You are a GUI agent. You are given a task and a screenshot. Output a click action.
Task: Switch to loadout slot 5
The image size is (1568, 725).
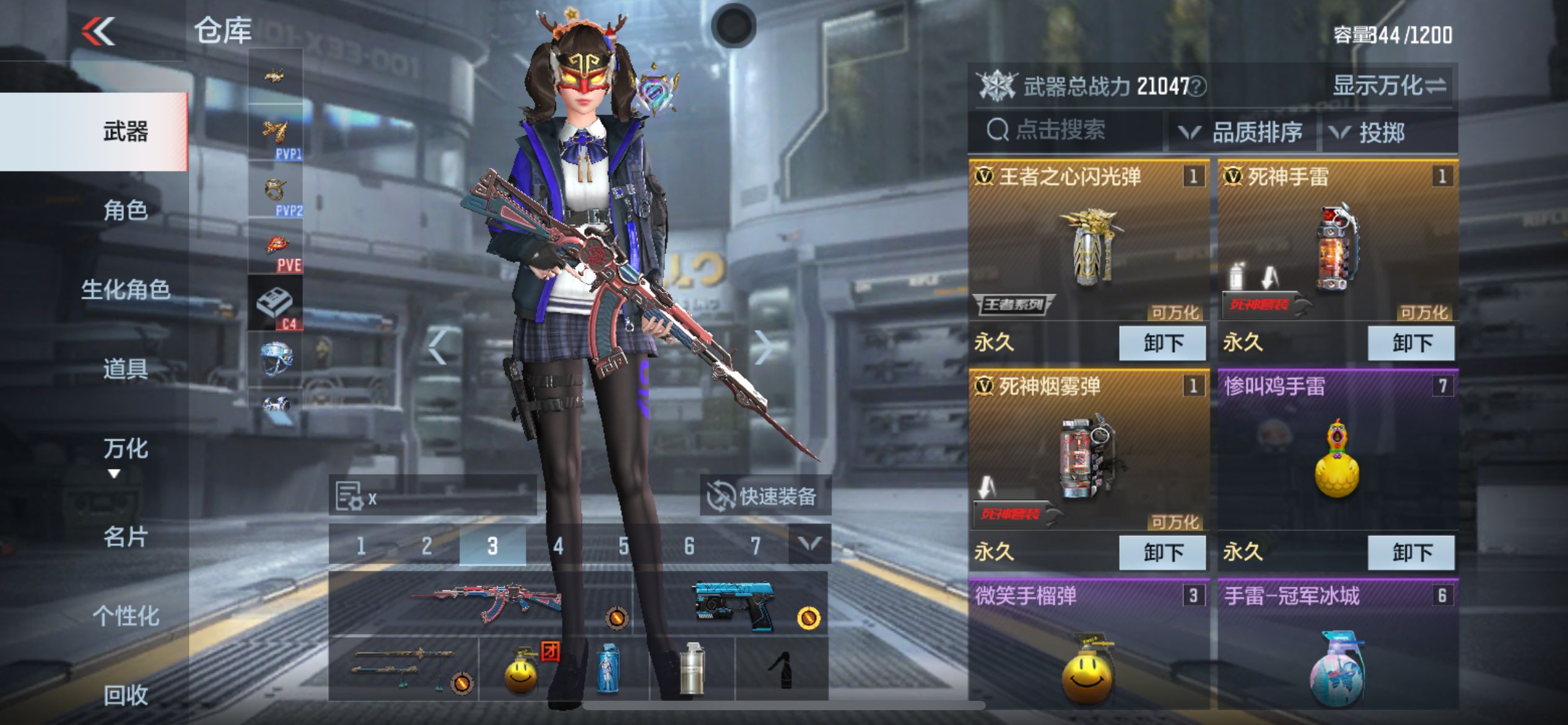tap(624, 546)
